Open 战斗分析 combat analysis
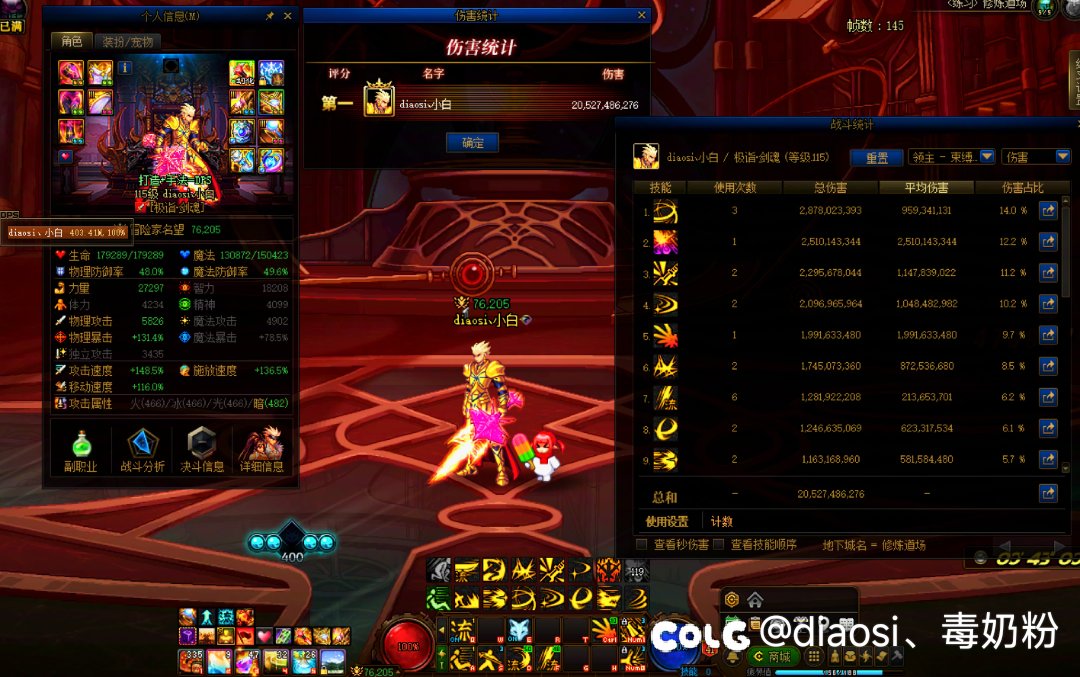 coord(144,449)
